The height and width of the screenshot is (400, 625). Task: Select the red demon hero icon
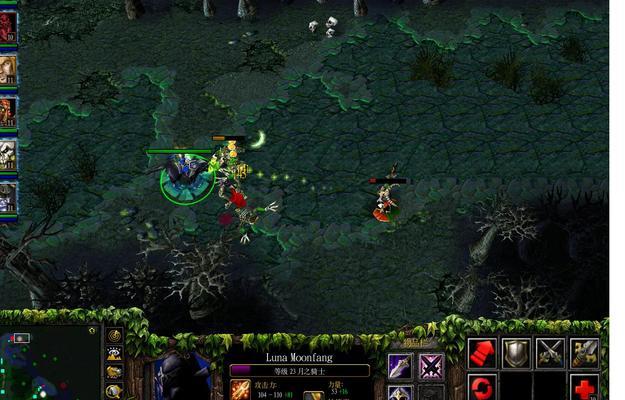pyautogui.click(x=8, y=29)
